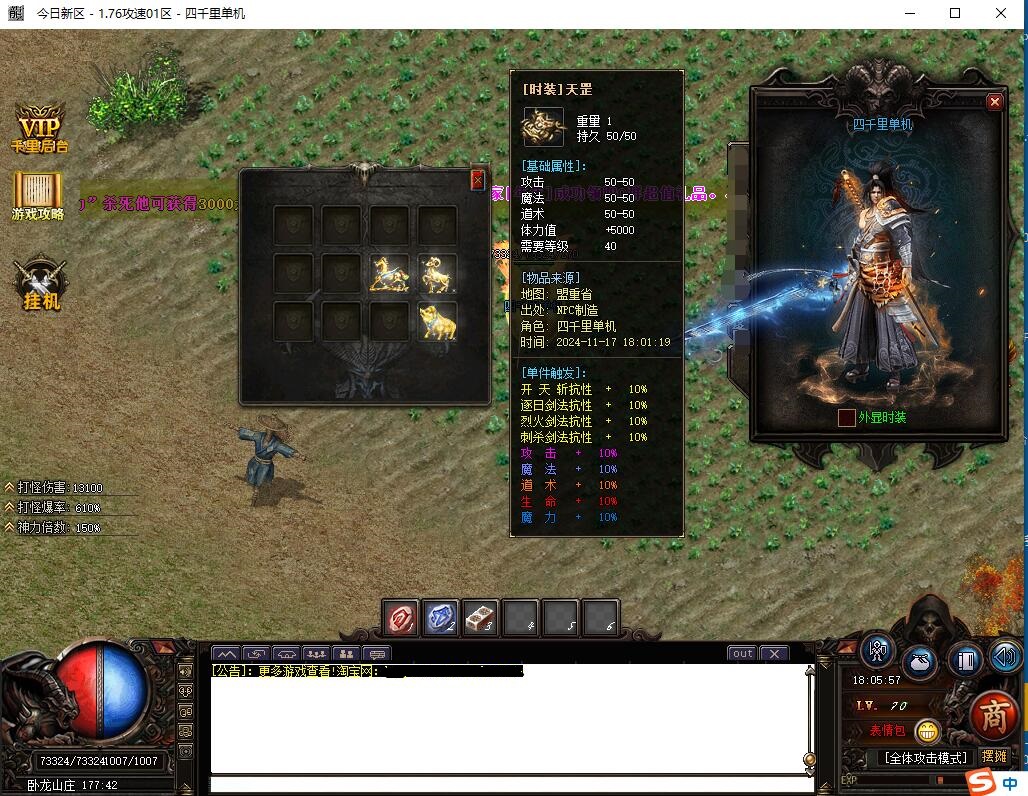The width and height of the screenshot is (1028, 796).
Task: Close the character fashion panel
Action: click(x=994, y=102)
